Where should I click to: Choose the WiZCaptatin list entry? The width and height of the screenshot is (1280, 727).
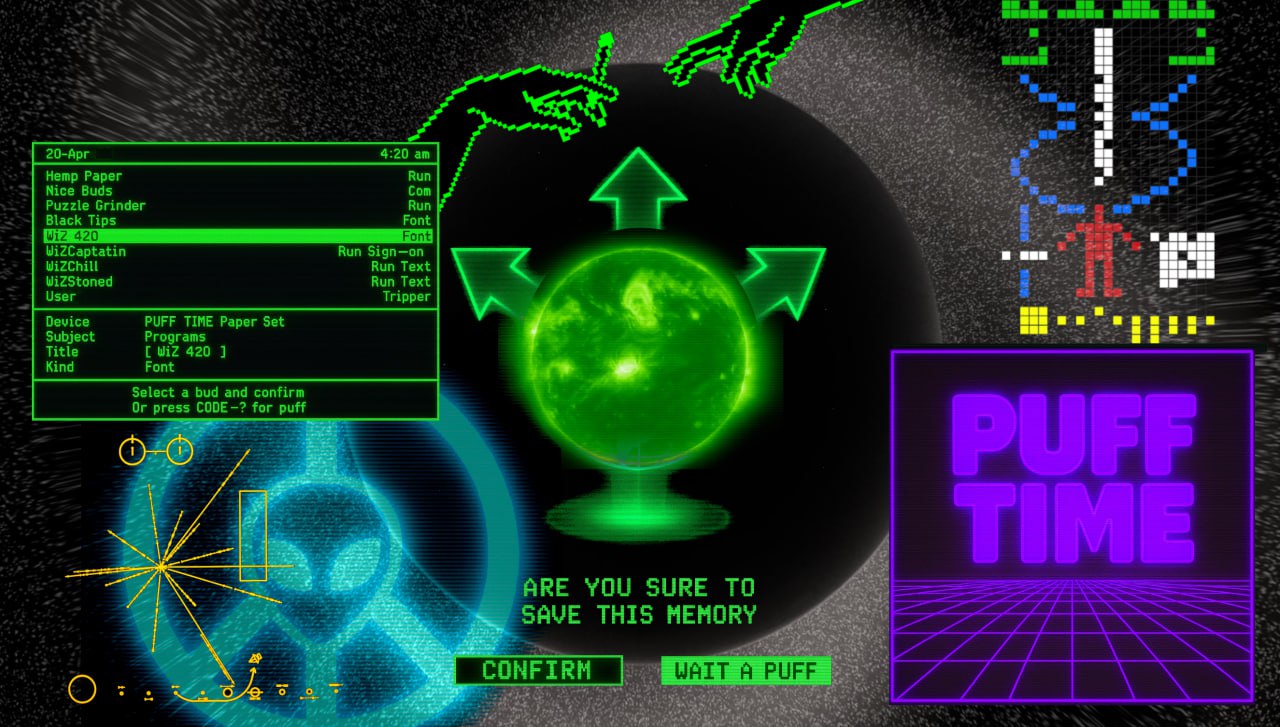[237, 252]
